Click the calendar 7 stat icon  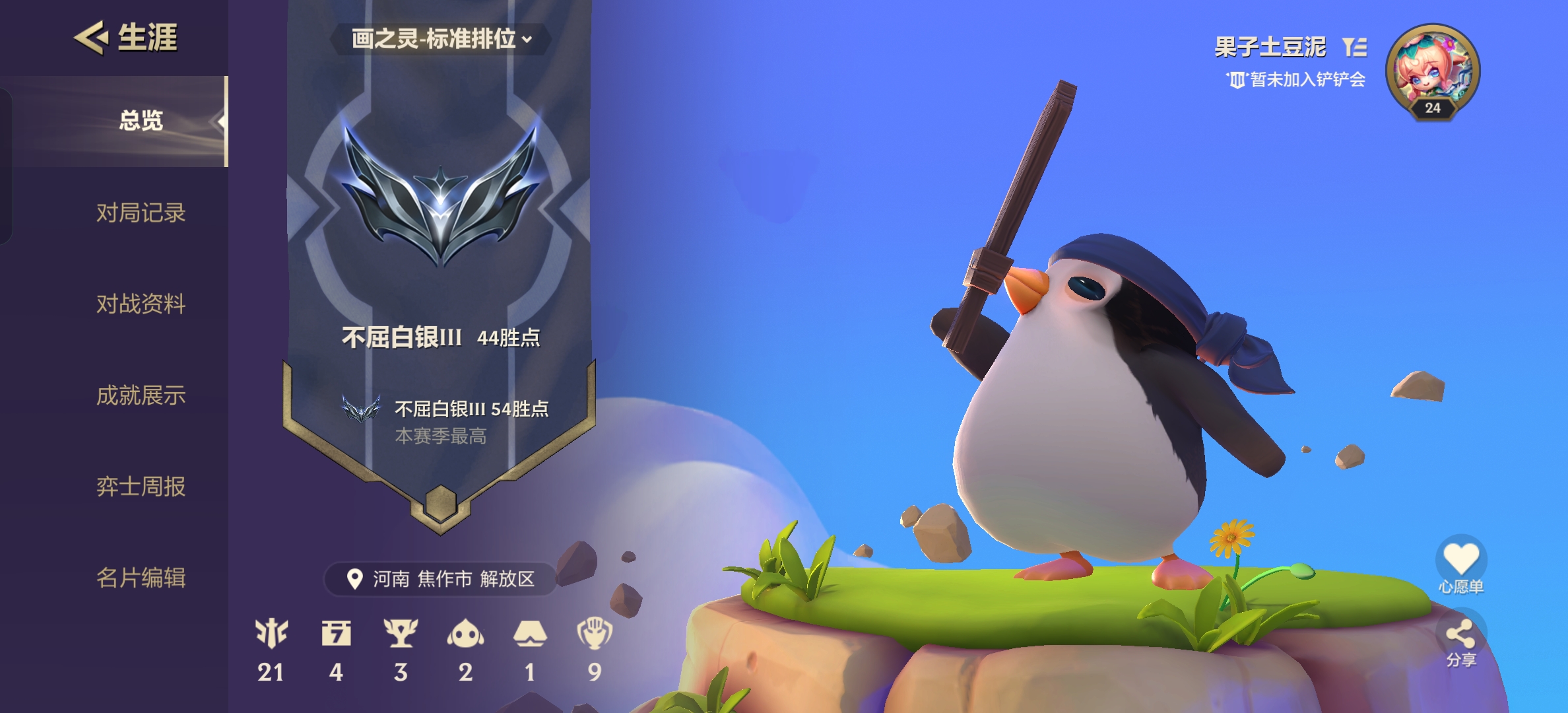336,633
